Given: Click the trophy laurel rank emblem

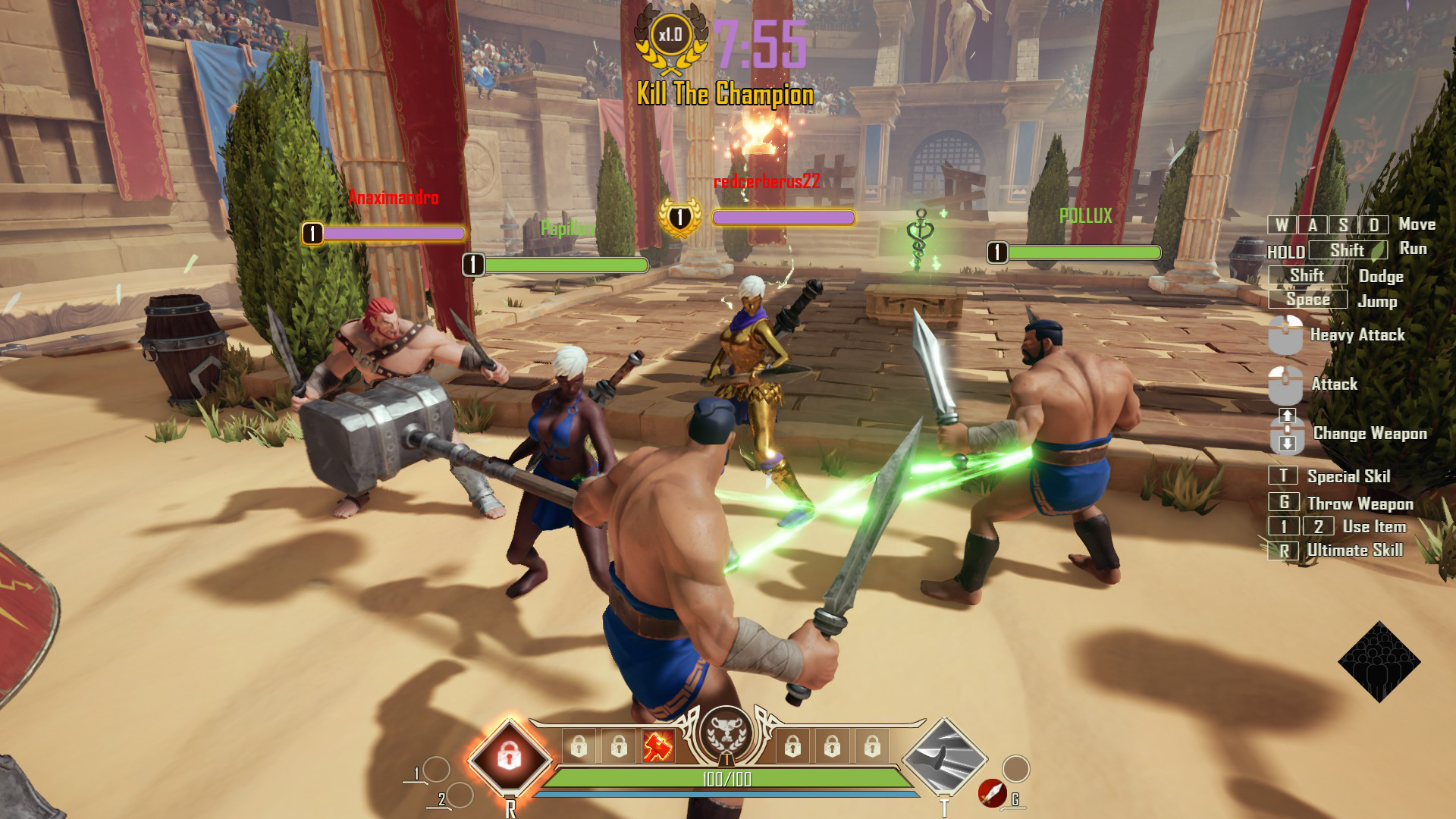Looking at the screenshot, I should pos(726,734).
